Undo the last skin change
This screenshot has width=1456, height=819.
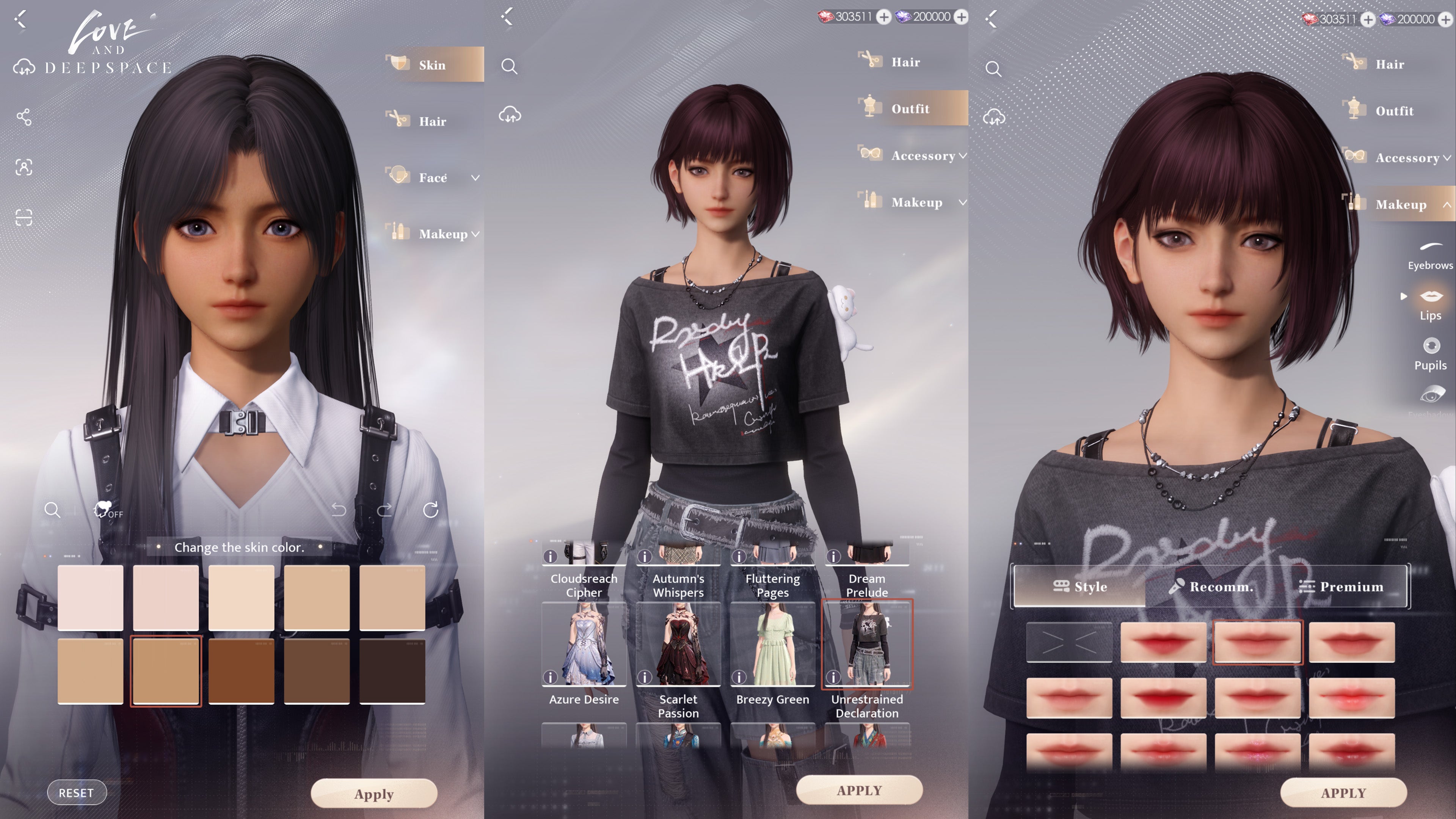pyautogui.click(x=339, y=510)
